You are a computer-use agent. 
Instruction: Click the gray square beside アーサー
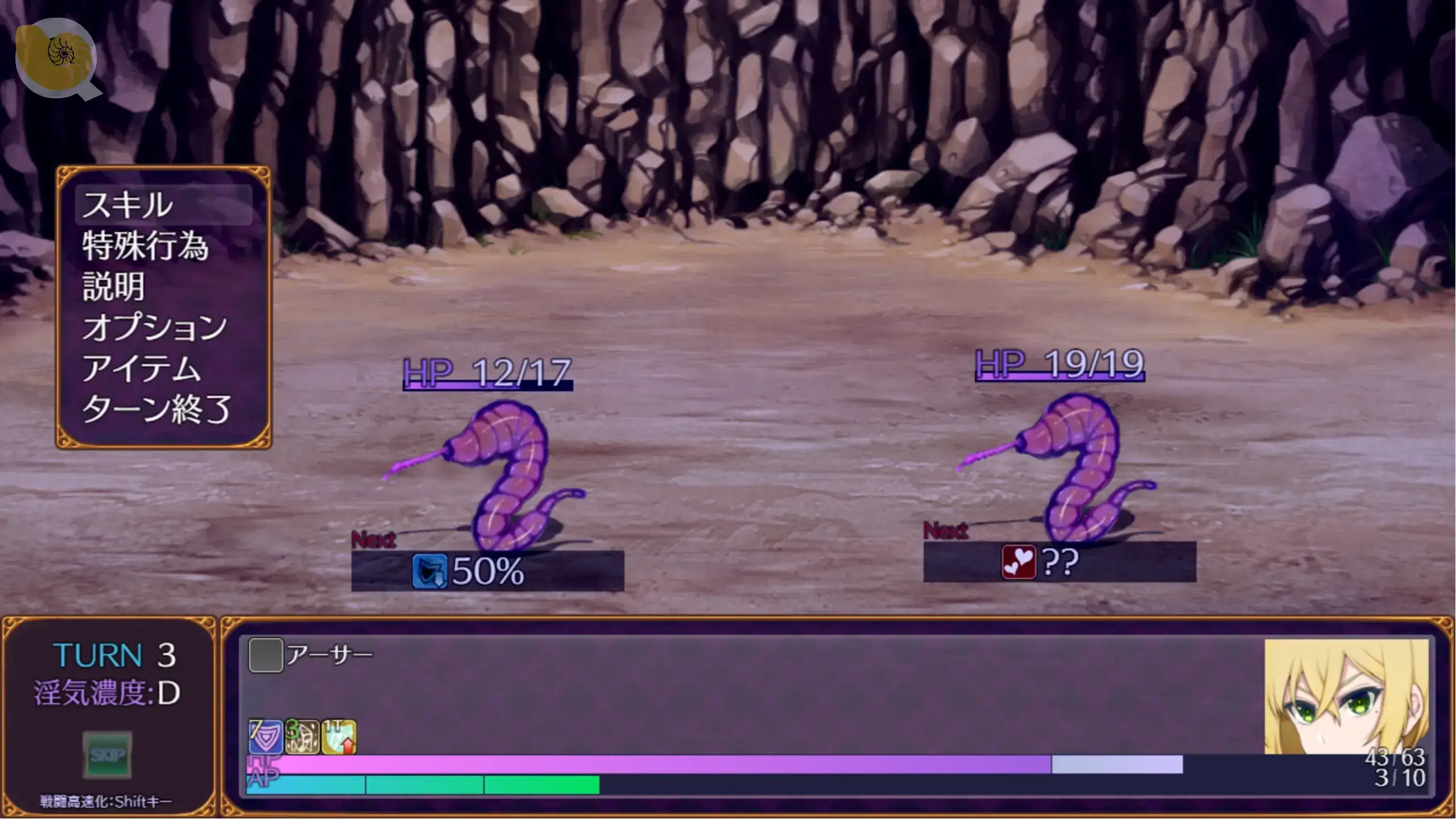(x=266, y=655)
